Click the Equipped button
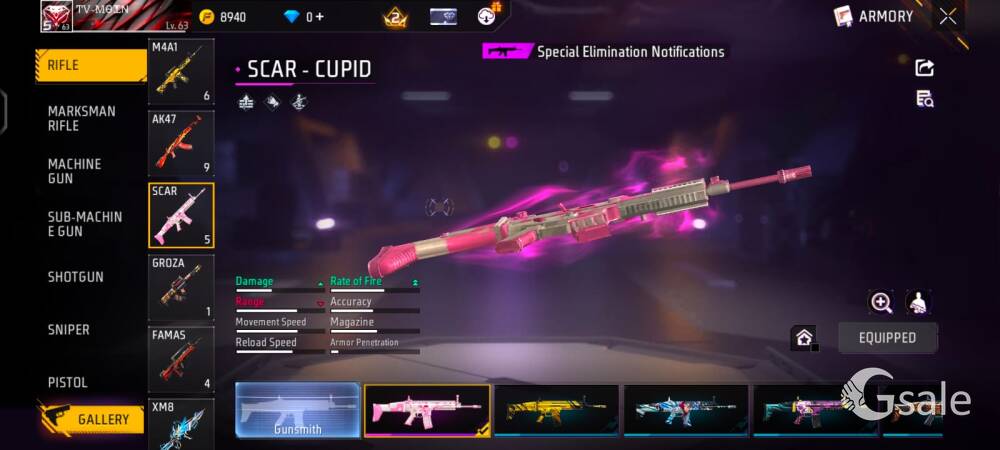Screen dimensions: 1000x450 coord(887,338)
